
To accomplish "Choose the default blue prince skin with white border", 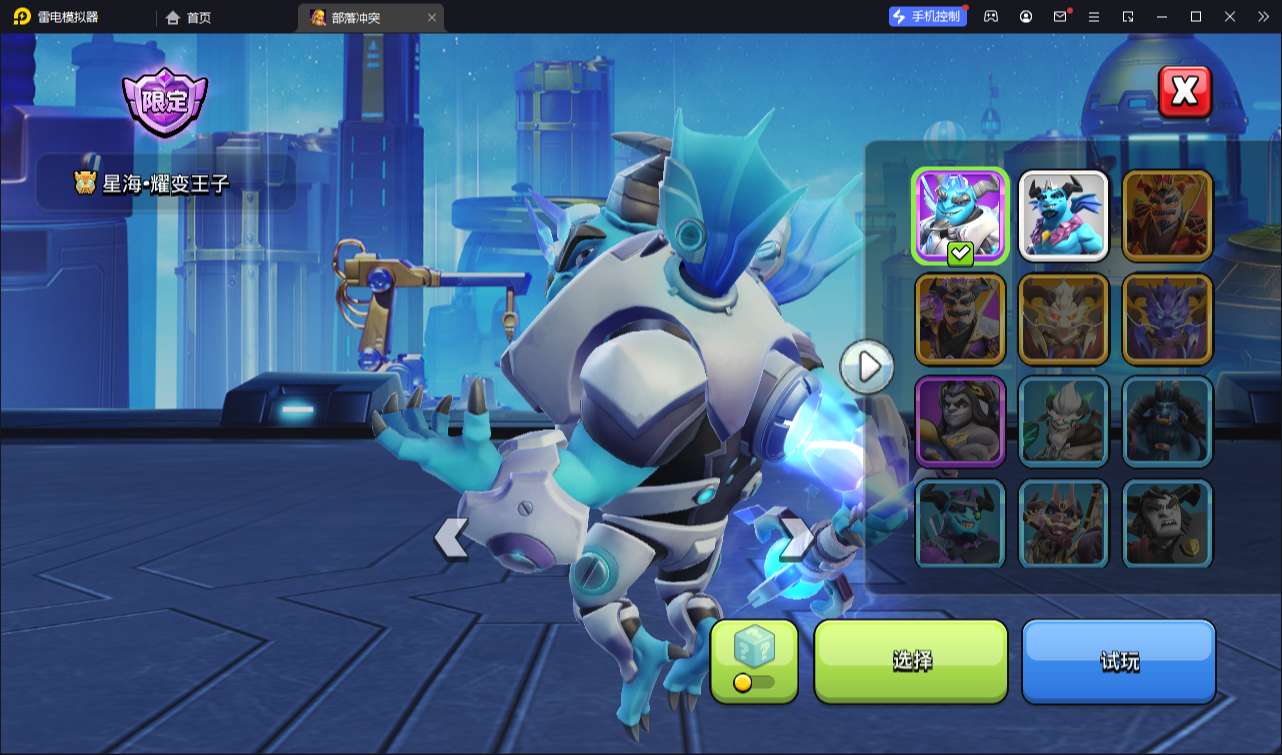I will coord(1063,216).
